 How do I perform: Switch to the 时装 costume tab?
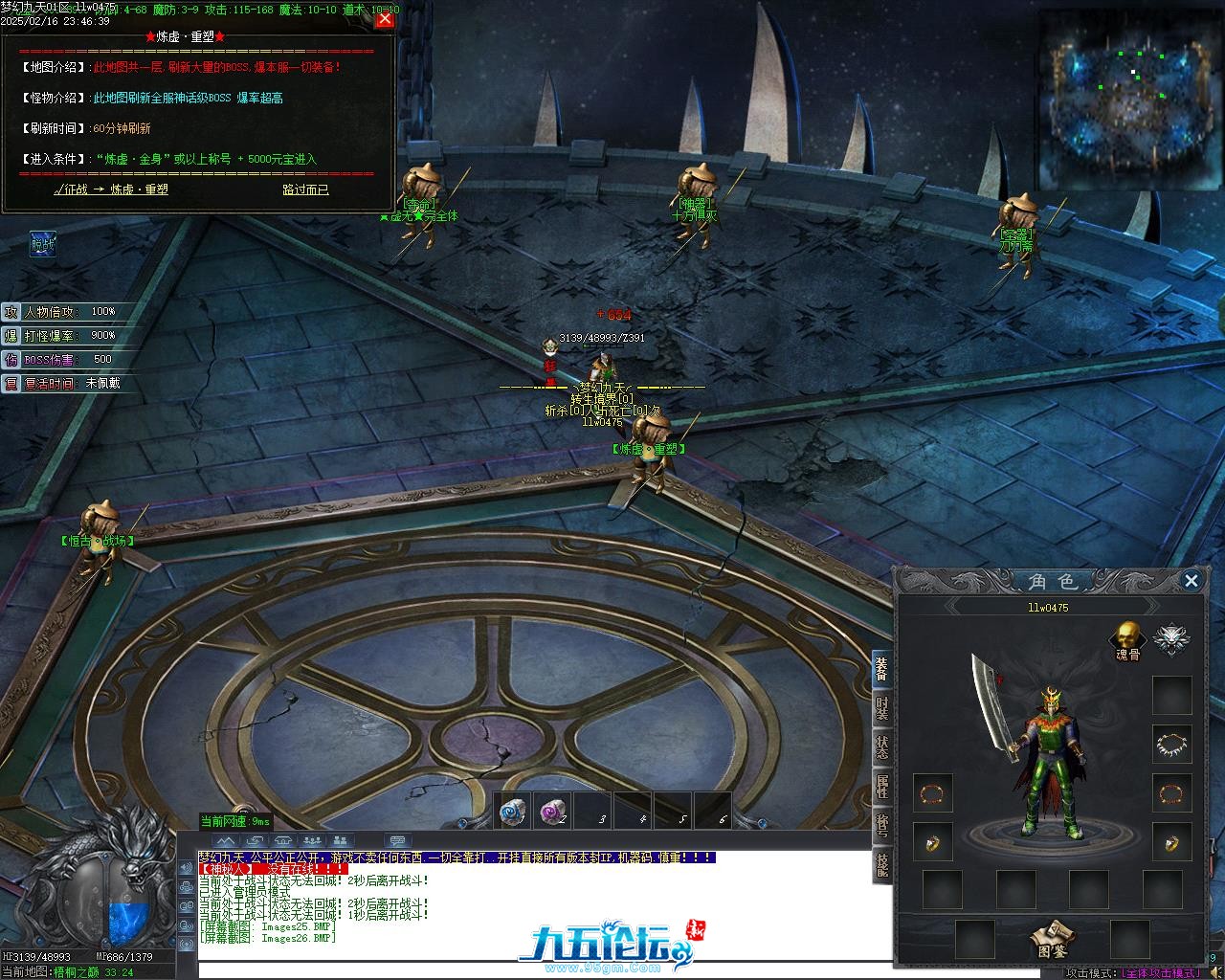(x=881, y=708)
